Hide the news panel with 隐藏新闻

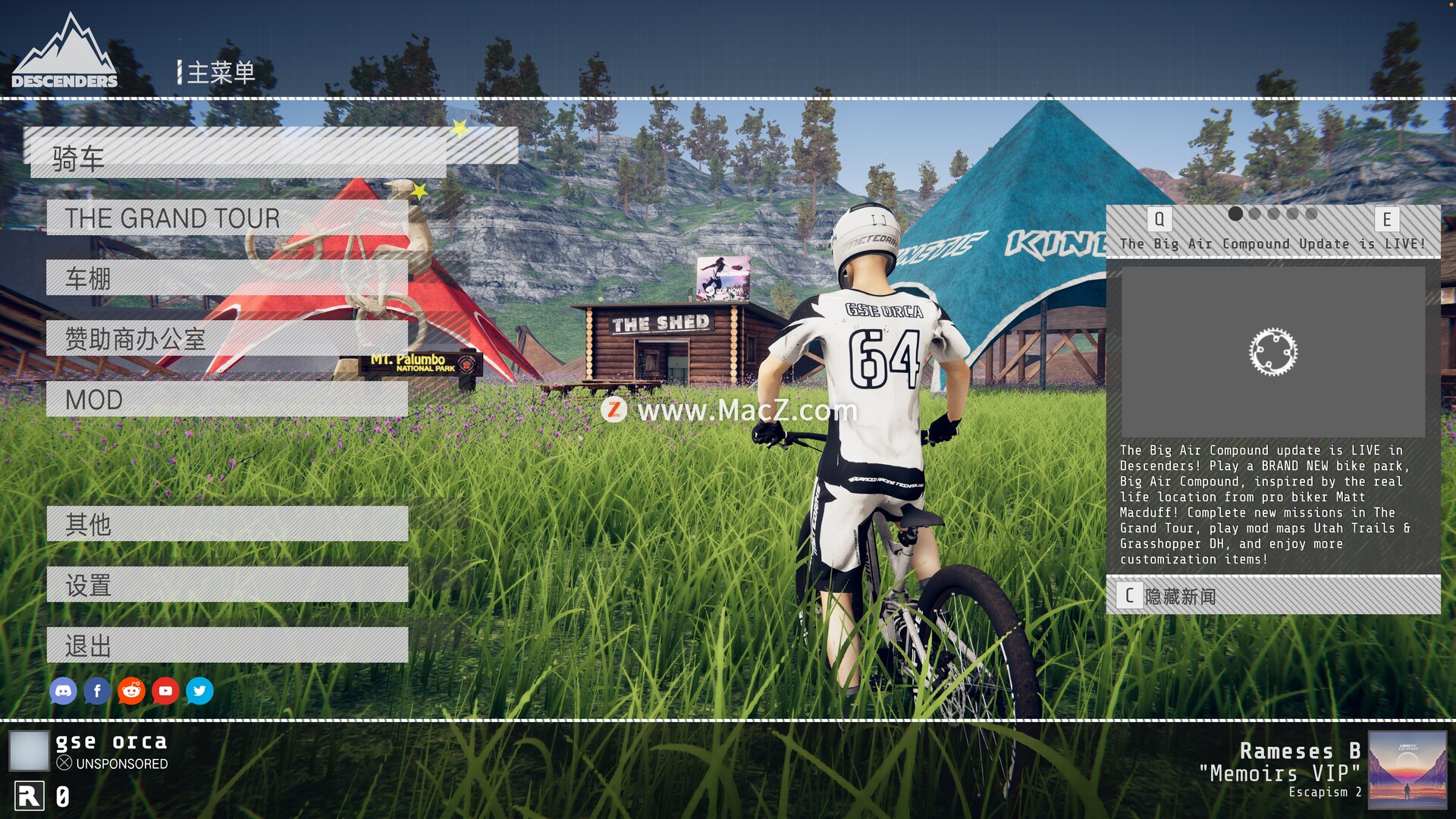pyautogui.click(x=1272, y=596)
